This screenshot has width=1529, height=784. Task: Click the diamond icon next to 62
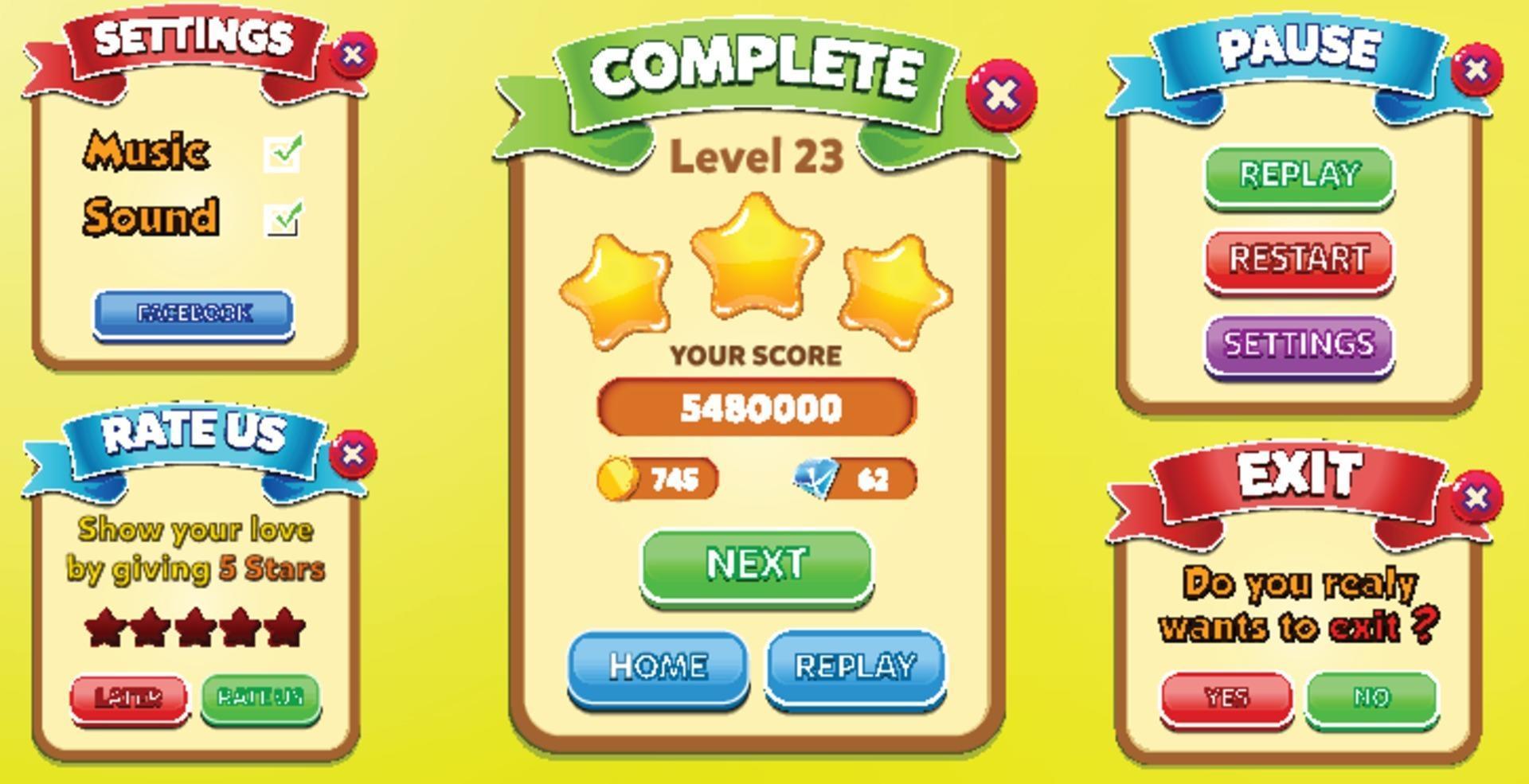click(x=814, y=478)
